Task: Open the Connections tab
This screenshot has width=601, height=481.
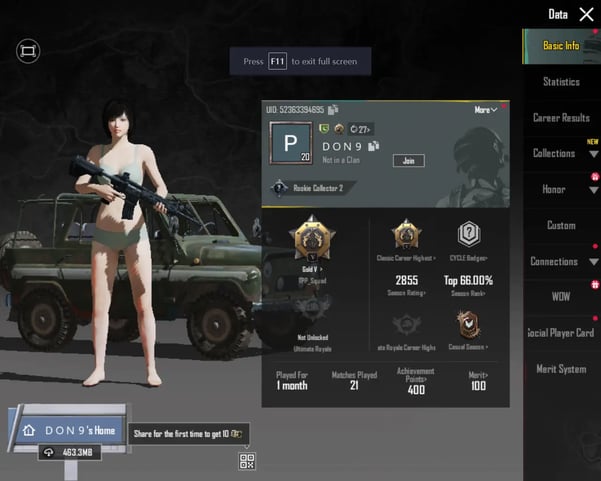Action: pyautogui.click(x=554, y=262)
